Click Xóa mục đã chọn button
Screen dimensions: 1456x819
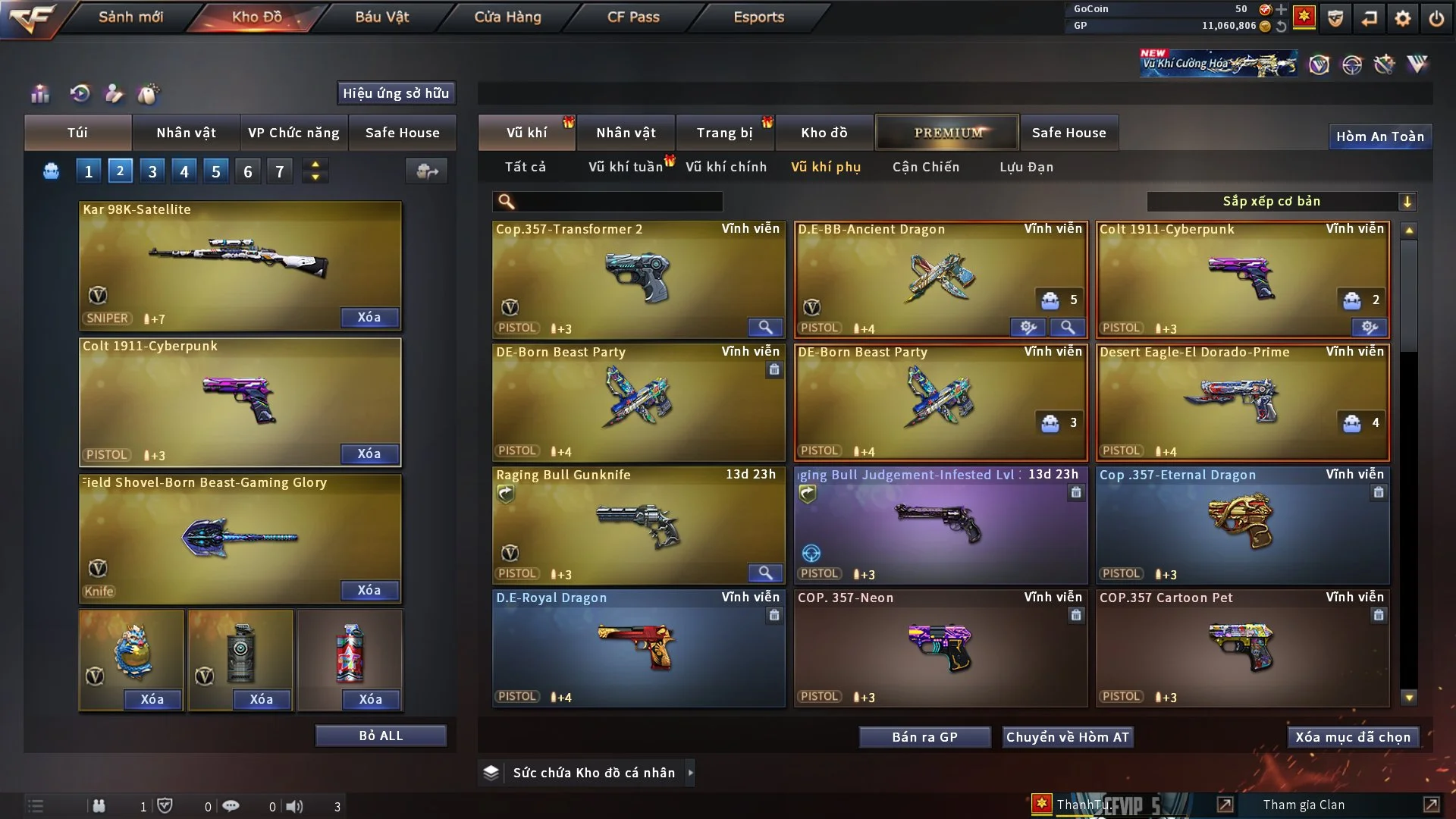[x=1353, y=737]
